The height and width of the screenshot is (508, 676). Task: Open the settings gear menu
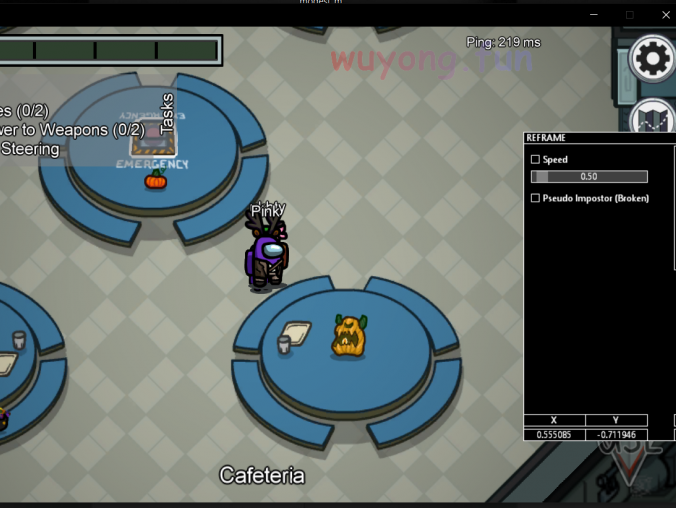[x=651, y=59]
